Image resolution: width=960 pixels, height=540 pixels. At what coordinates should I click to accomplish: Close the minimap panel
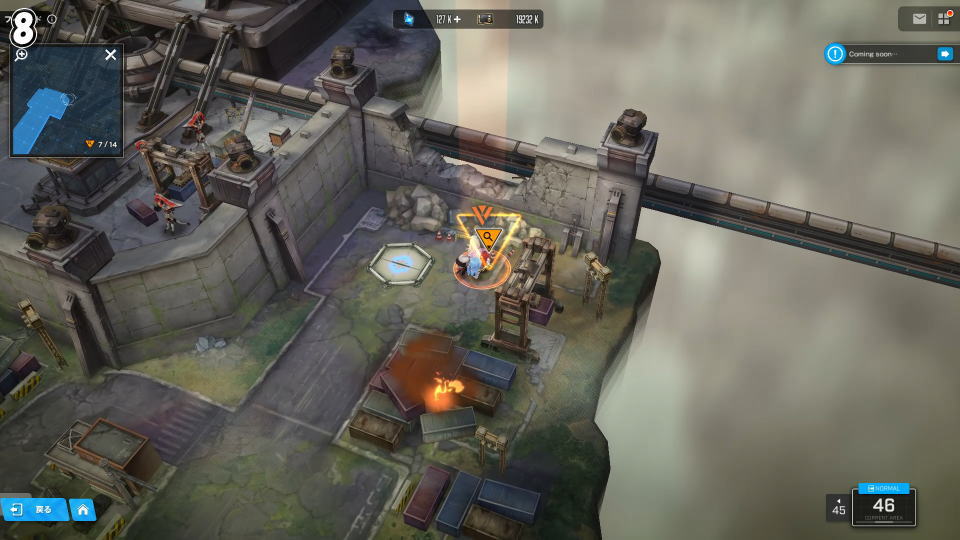pyautogui.click(x=111, y=55)
